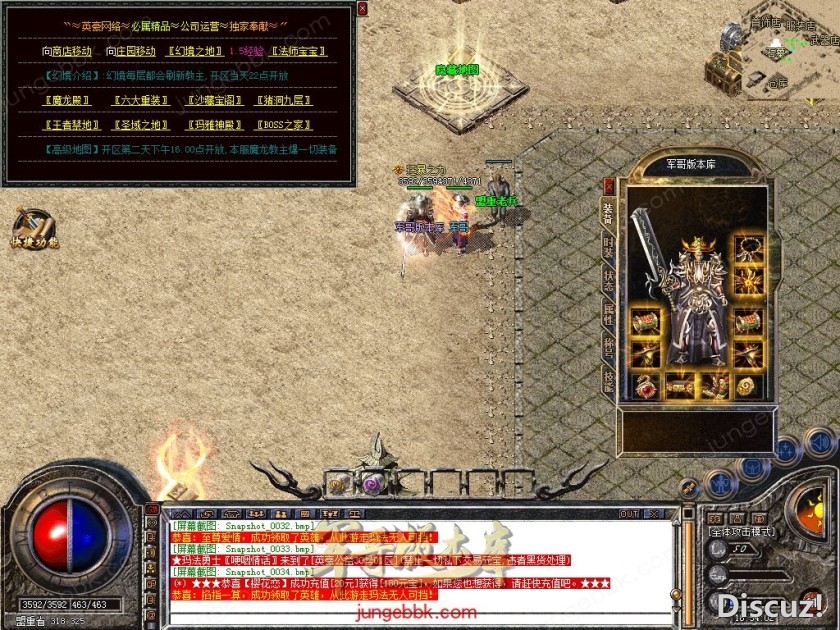Image resolution: width=840 pixels, height=630 pixels.
Task: Choose the 向庄园移动 teleport link
Action: tap(131, 51)
